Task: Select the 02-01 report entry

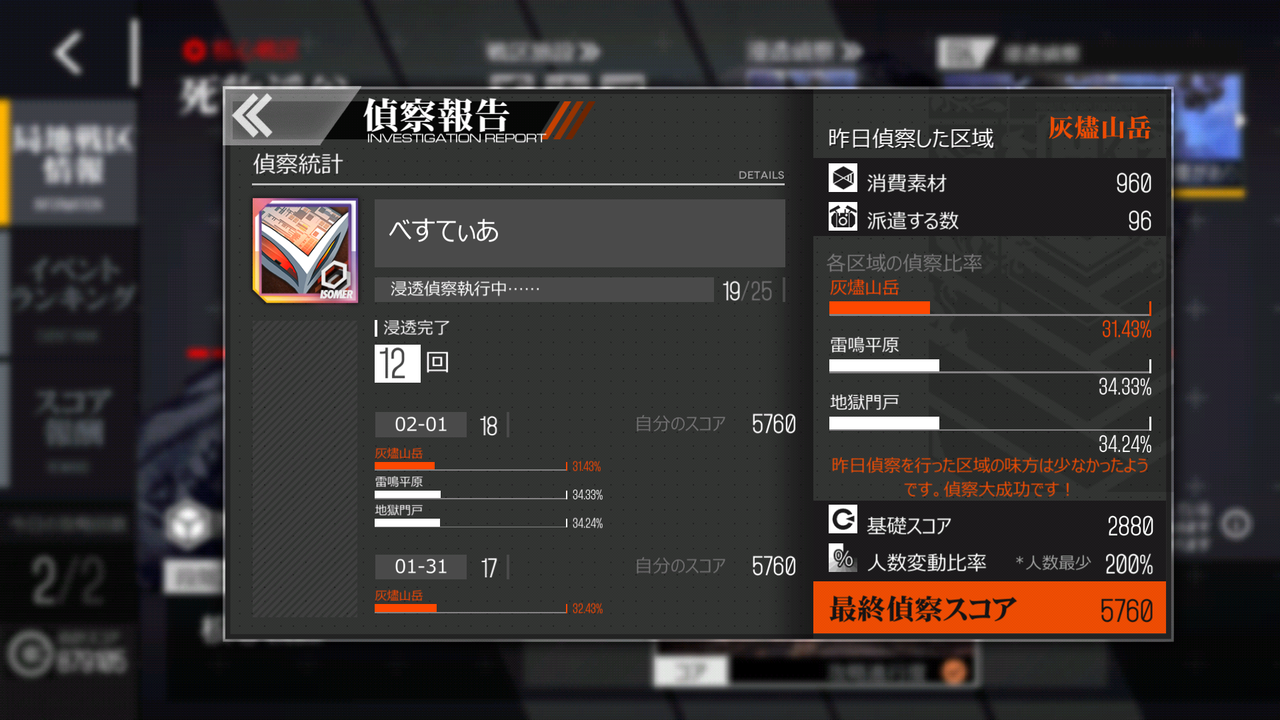Action: coord(420,424)
